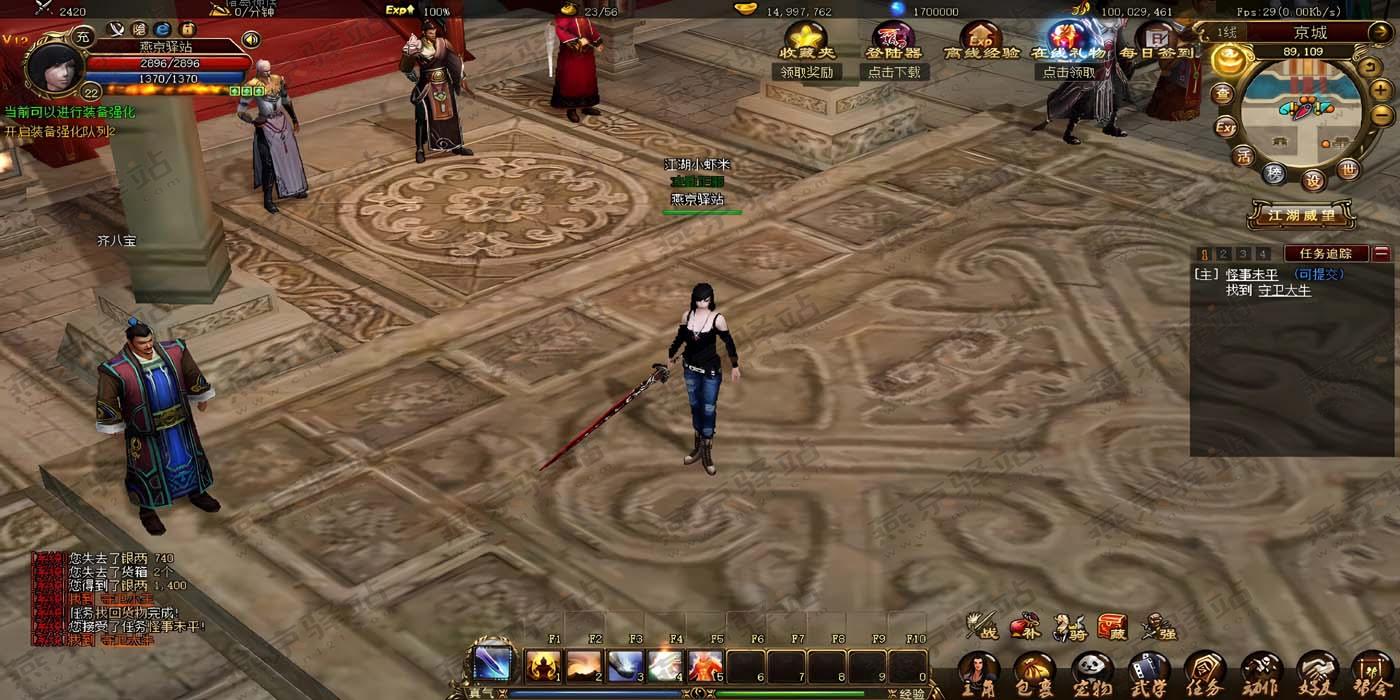Open the 帮会 guild panel
This screenshot has height=700, width=1400.
click(x=1372, y=670)
